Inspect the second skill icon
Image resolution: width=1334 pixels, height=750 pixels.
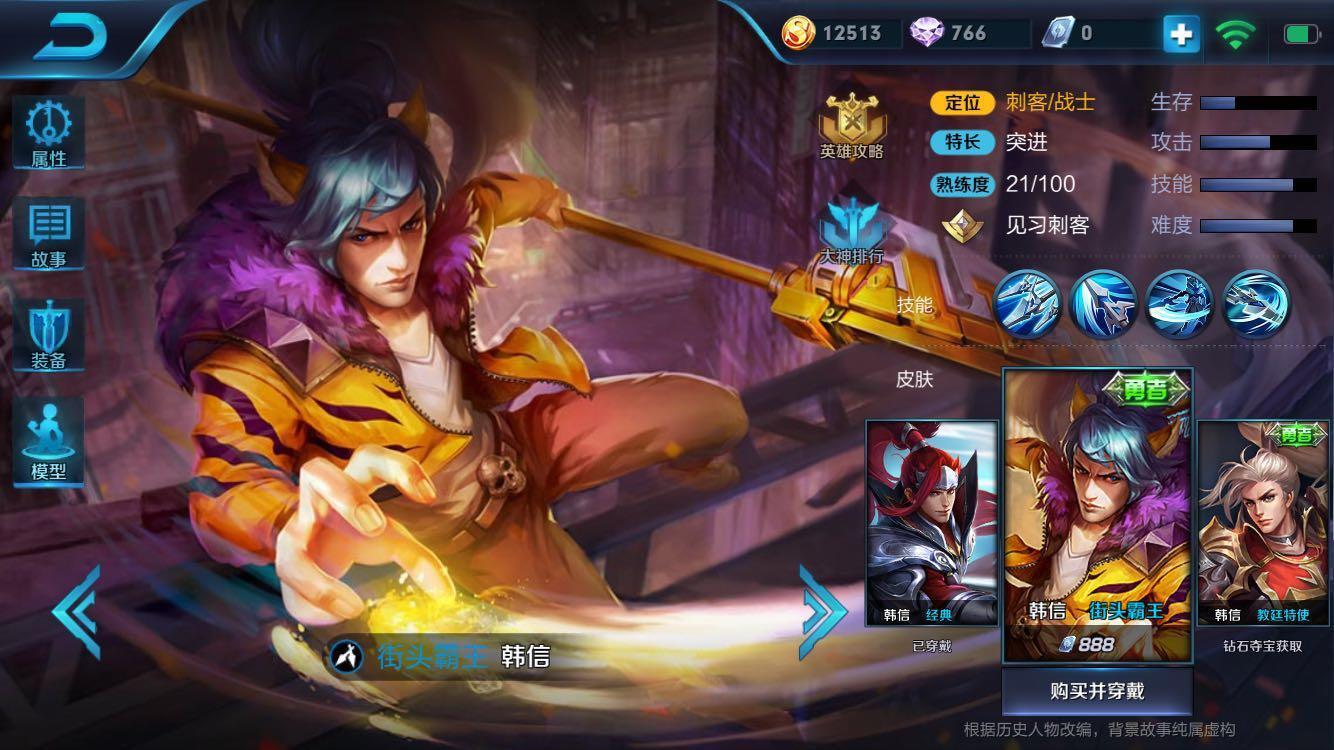point(1103,306)
